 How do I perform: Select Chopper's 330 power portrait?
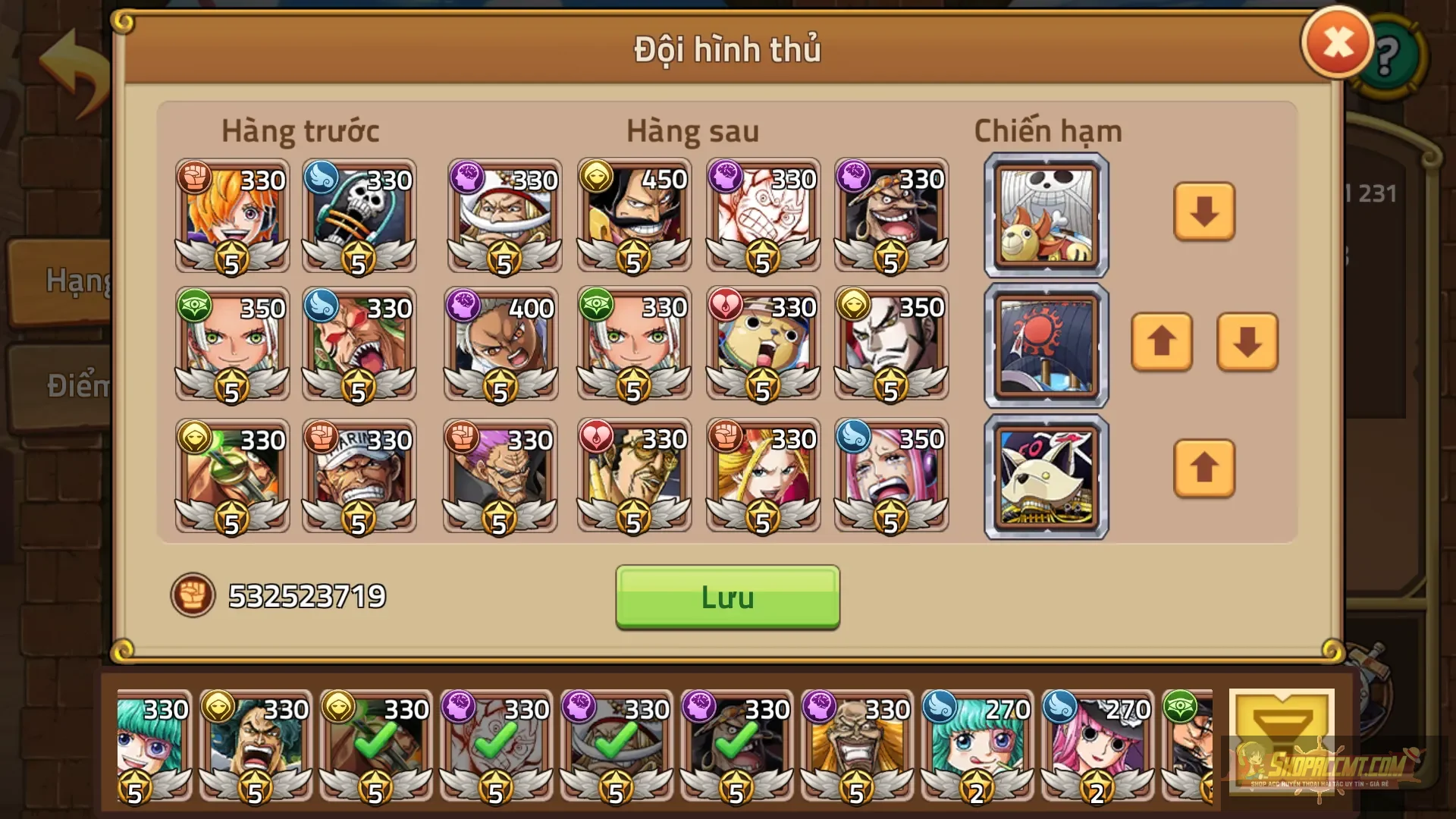[762, 345]
